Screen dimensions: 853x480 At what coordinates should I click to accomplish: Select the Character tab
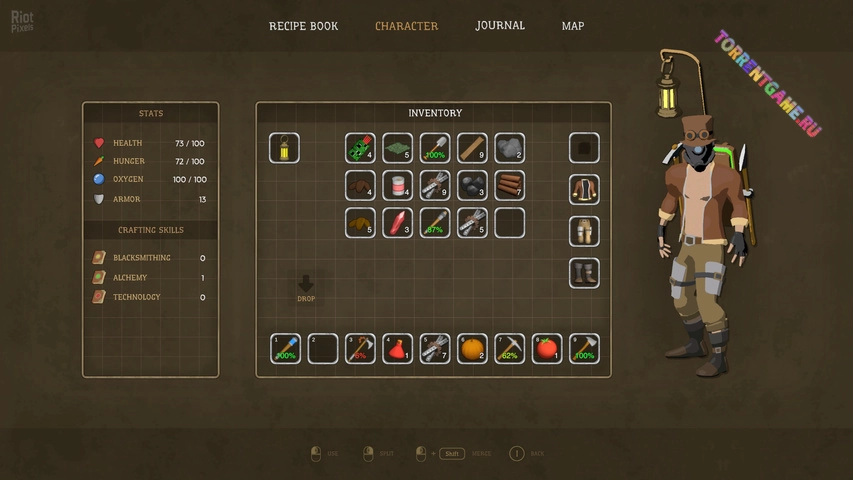point(406,26)
